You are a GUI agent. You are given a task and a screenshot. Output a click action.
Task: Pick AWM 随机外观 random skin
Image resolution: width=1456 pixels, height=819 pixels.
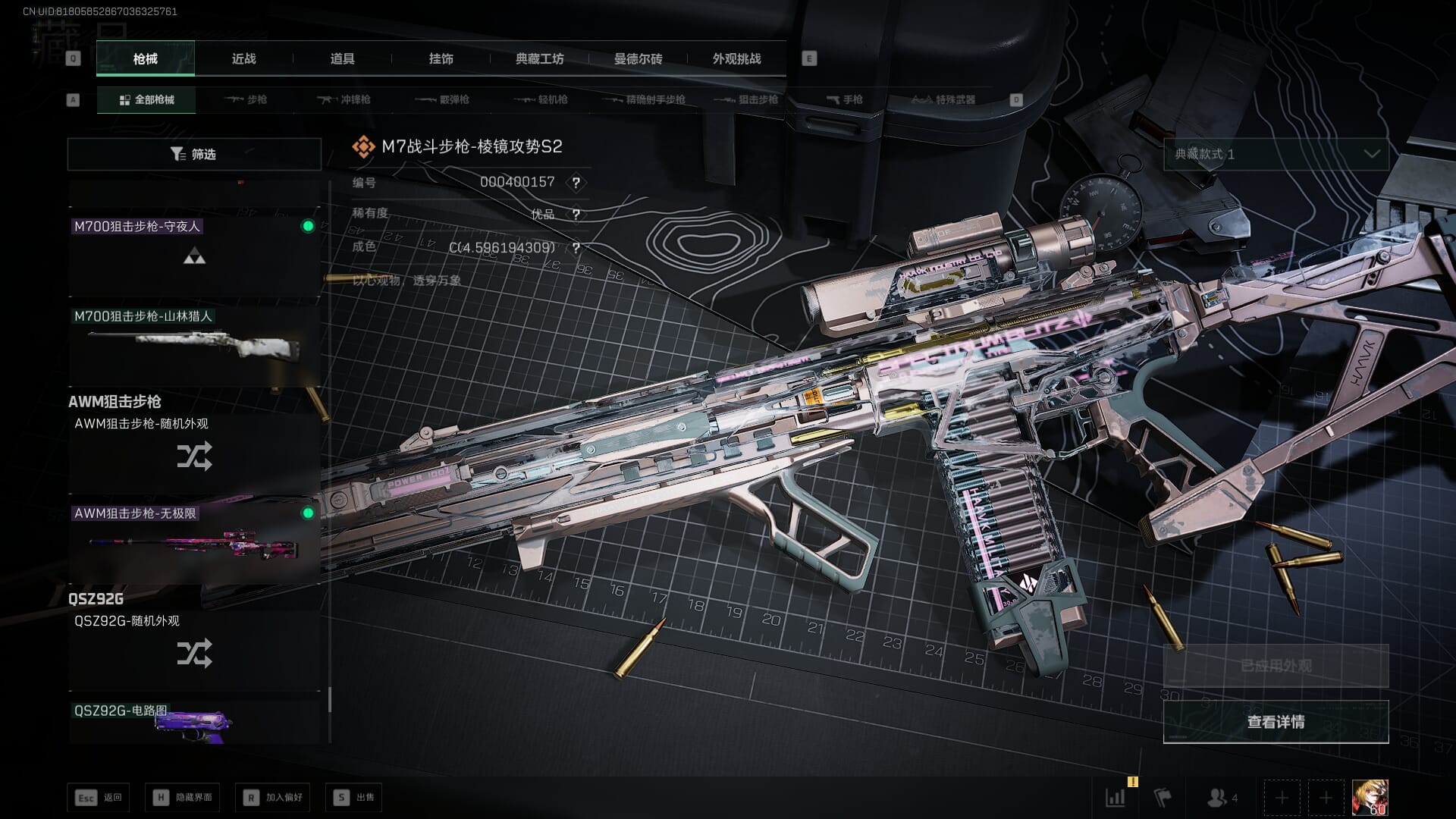(x=194, y=452)
